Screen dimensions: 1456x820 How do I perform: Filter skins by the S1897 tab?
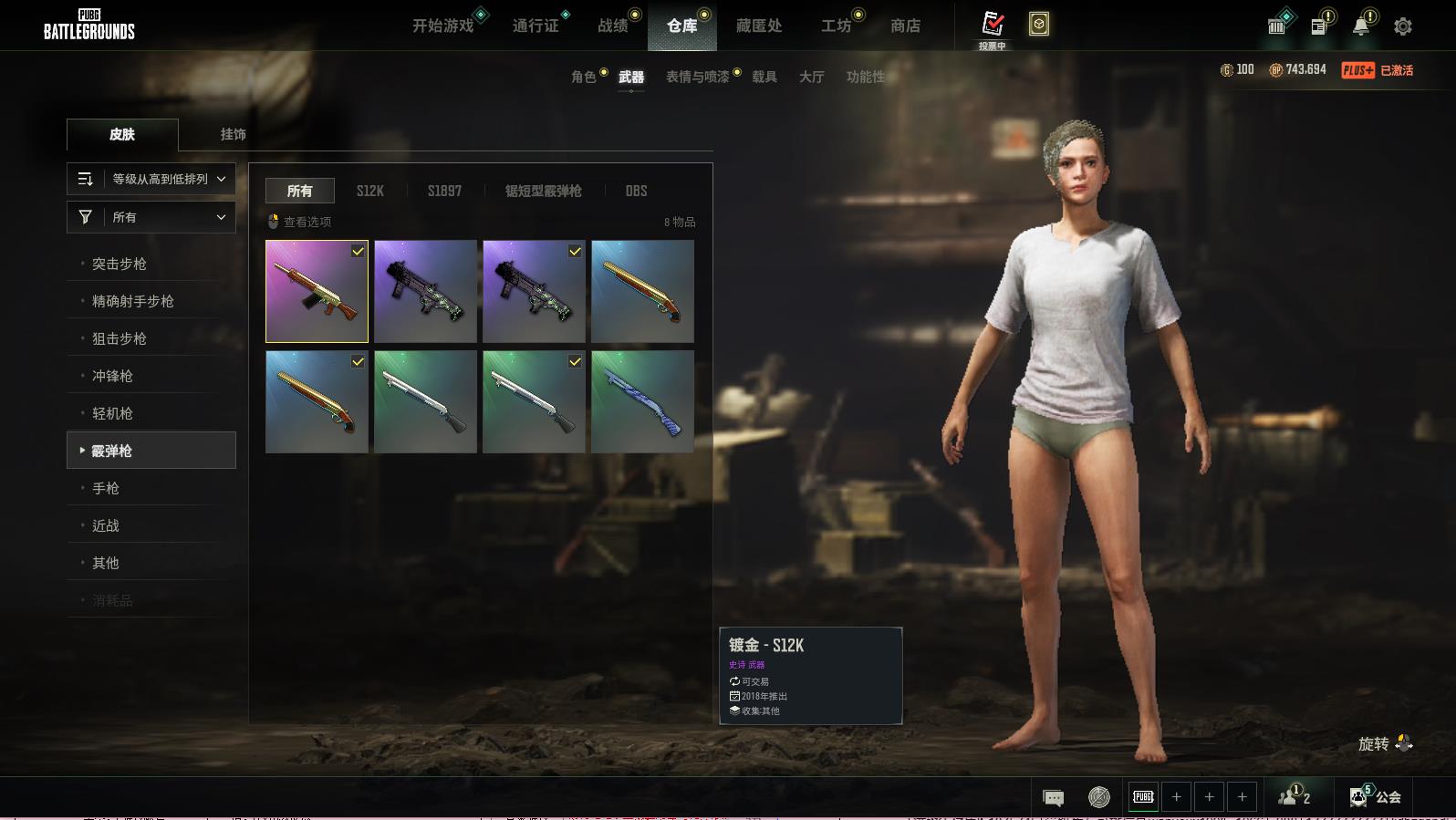point(444,191)
